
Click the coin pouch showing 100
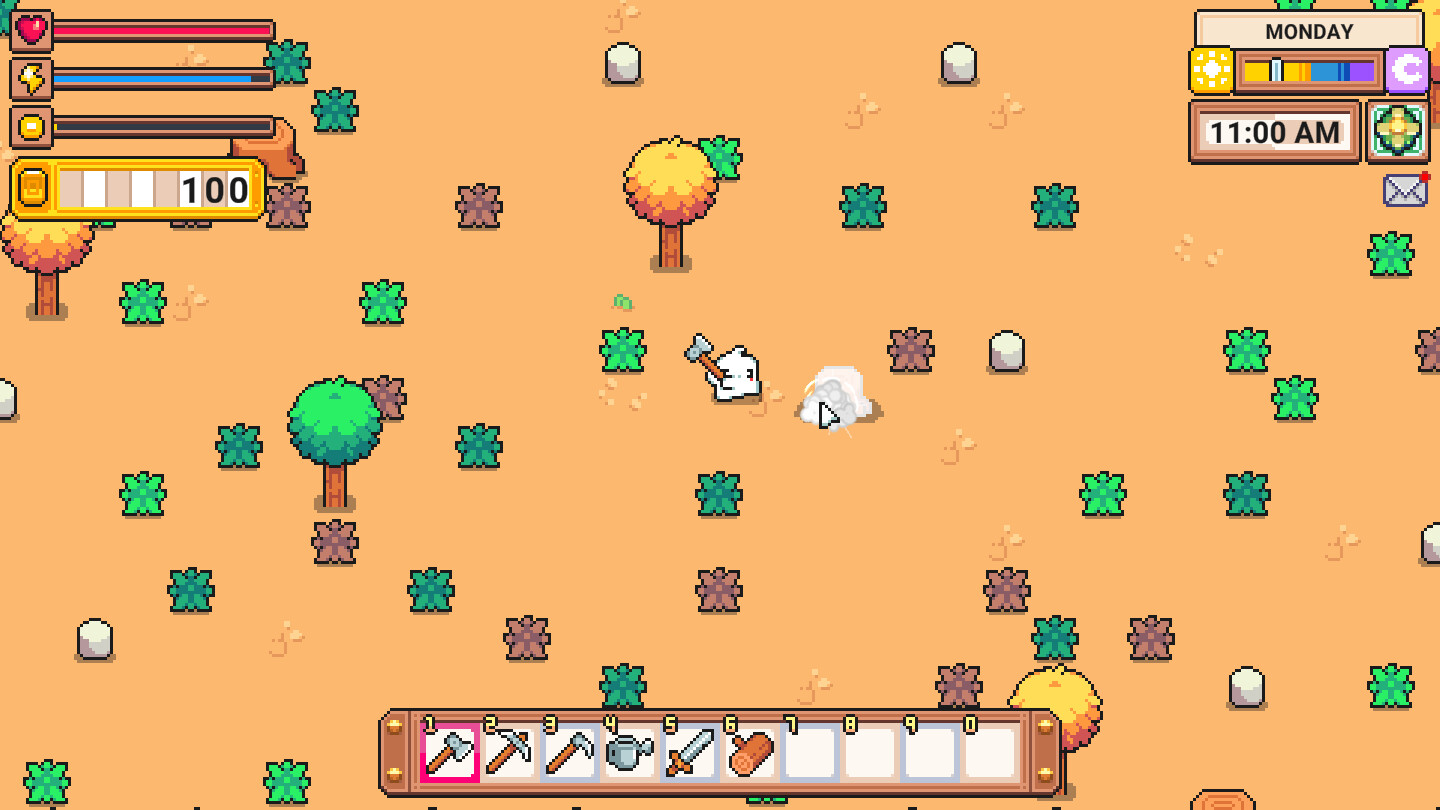[x=135, y=189]
